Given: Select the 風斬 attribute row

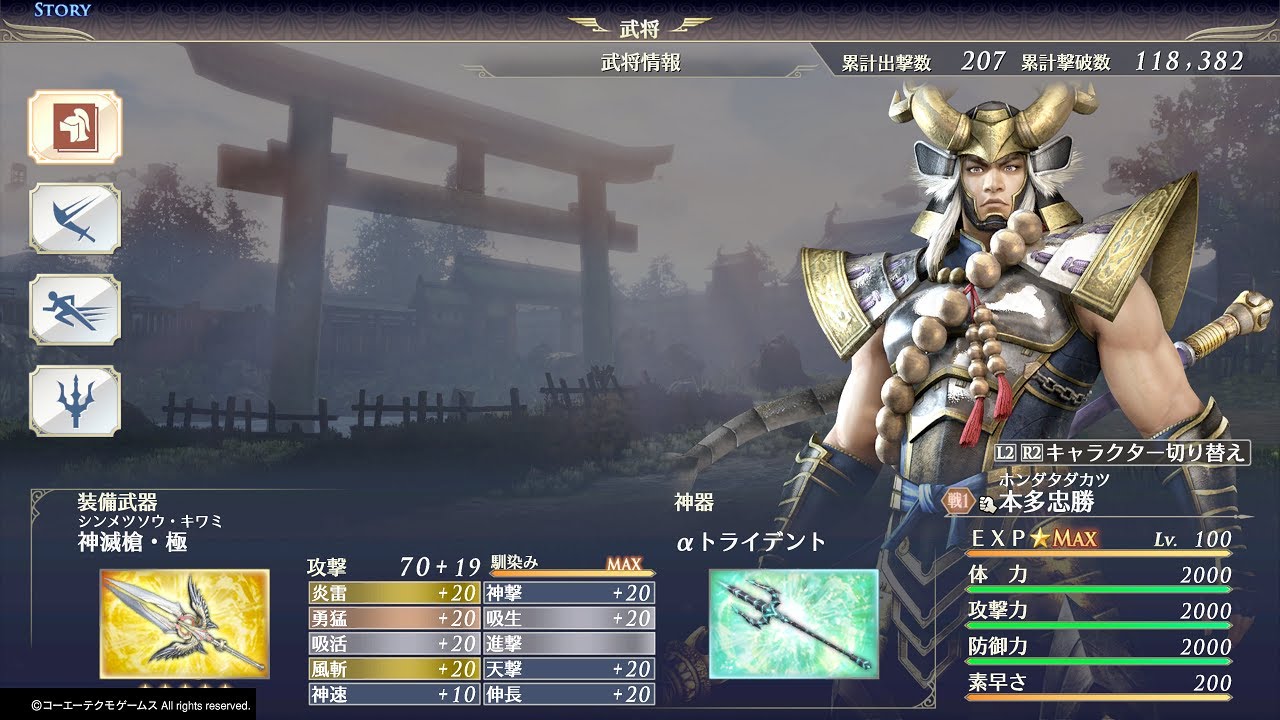Looking at the screenshot, I should pyautogui.click(x=393, y=669).
